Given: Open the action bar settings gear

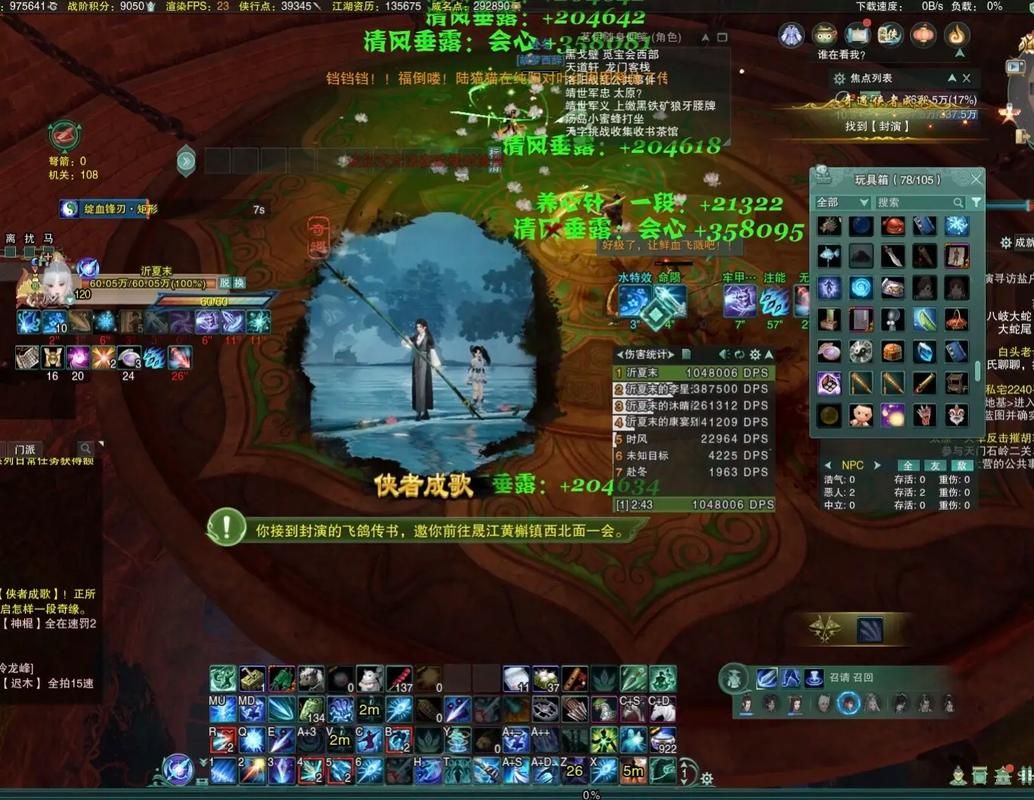Looking at the screenshot, I should pos(707,778).
